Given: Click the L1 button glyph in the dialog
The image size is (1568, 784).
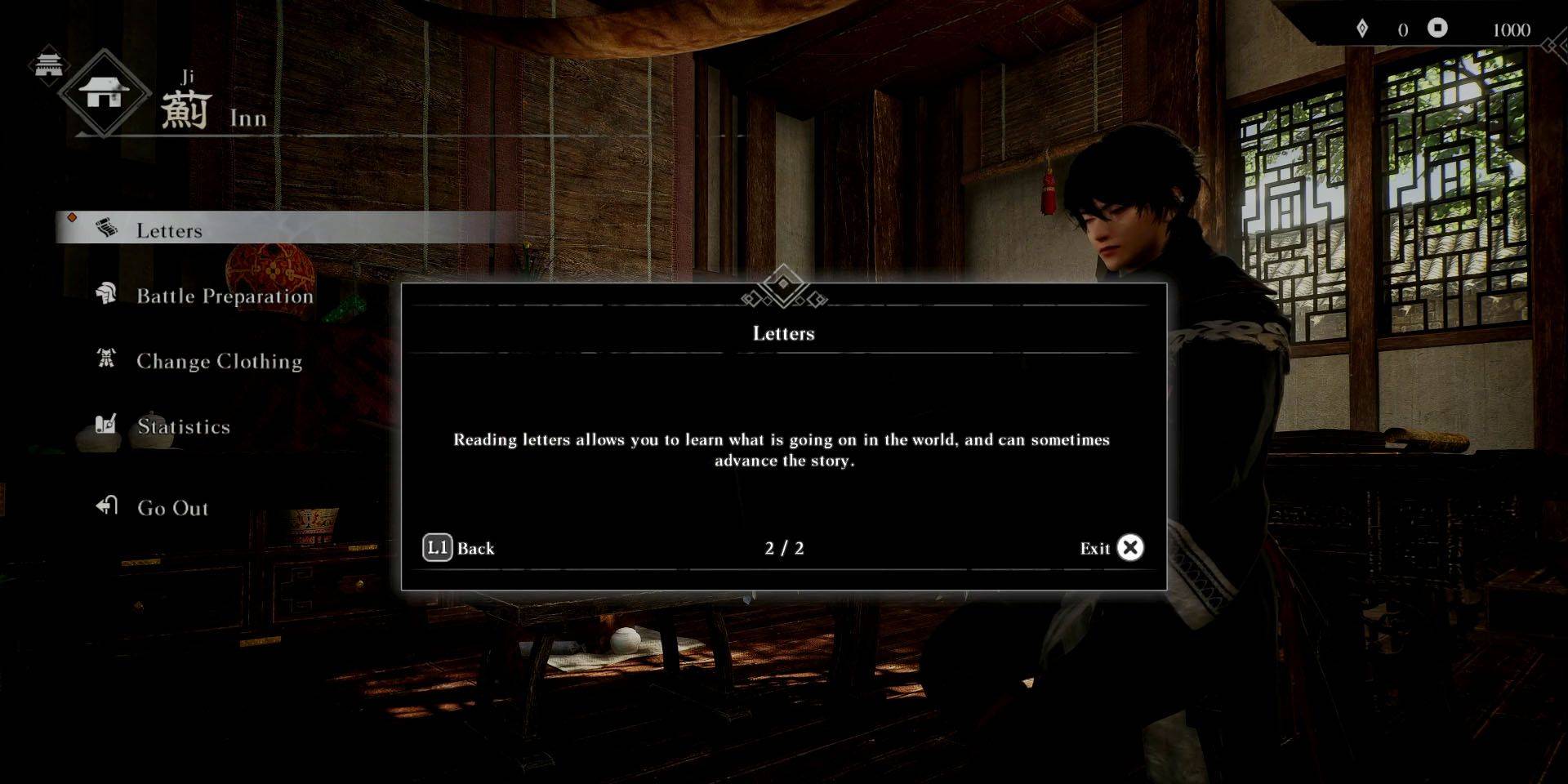Looking at the screenshot, I should click(x=438, y=547).
